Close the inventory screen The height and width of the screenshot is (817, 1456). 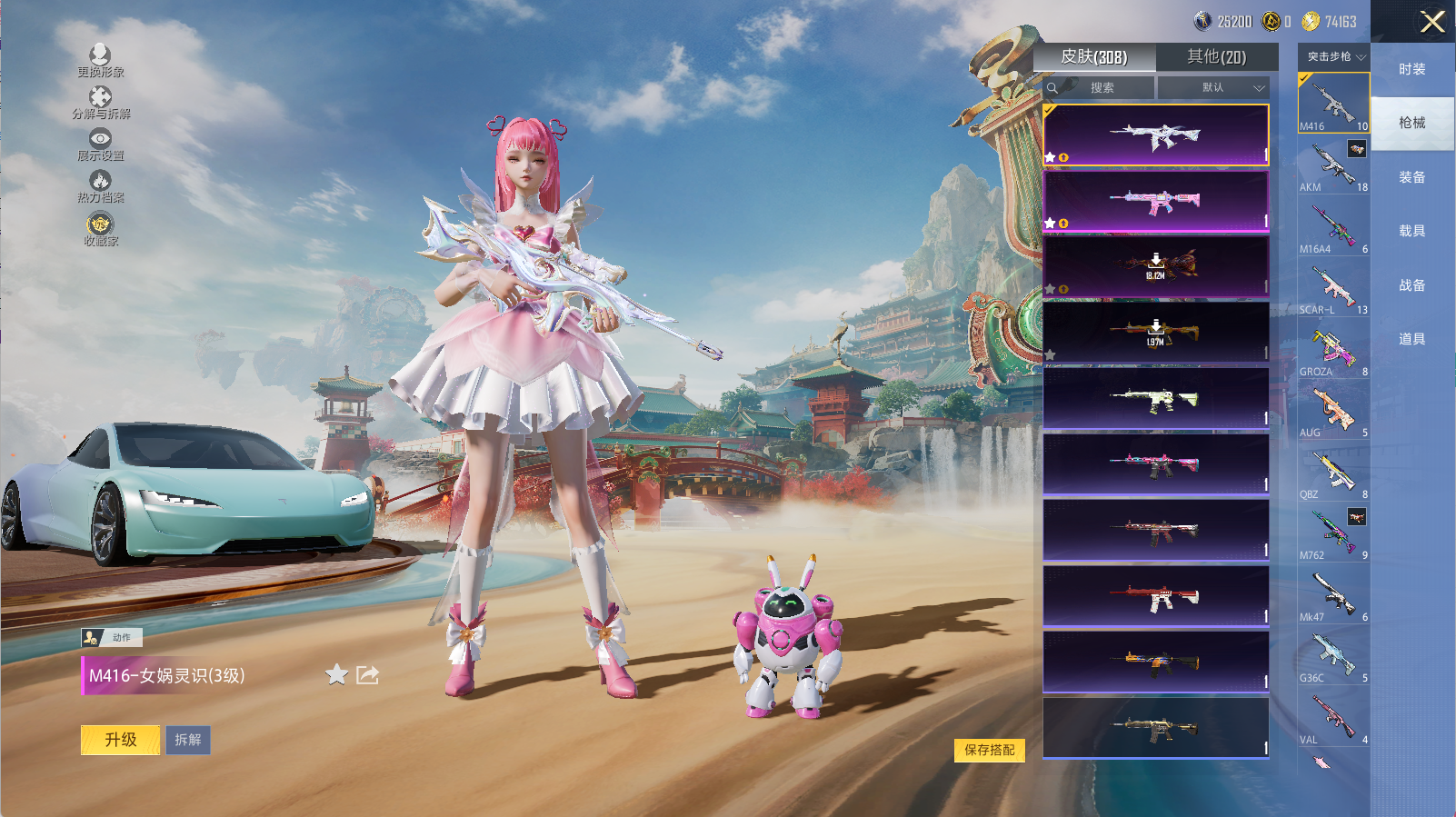(x=1431, y=22)
